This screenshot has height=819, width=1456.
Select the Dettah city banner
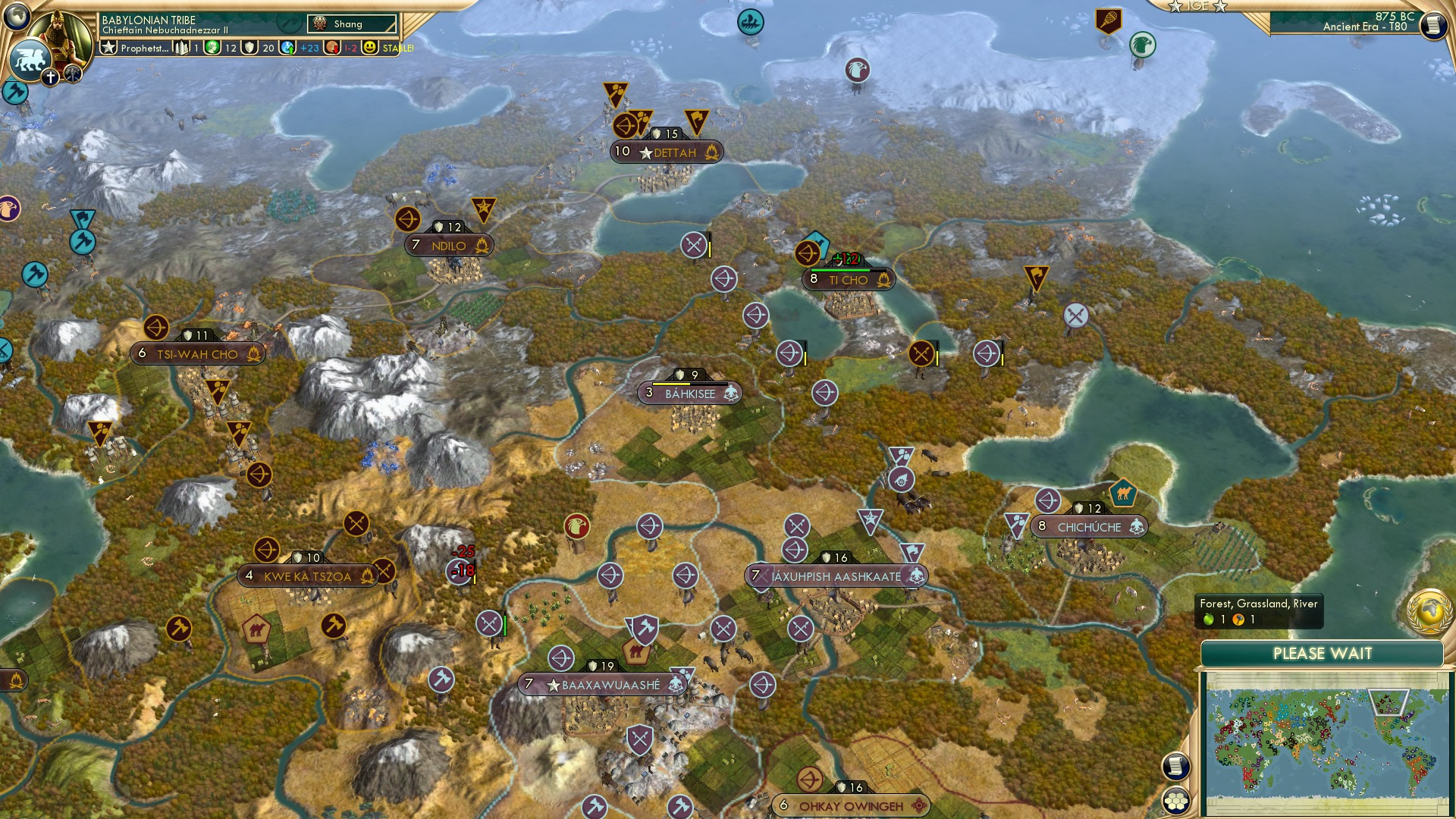coord(667,151)
